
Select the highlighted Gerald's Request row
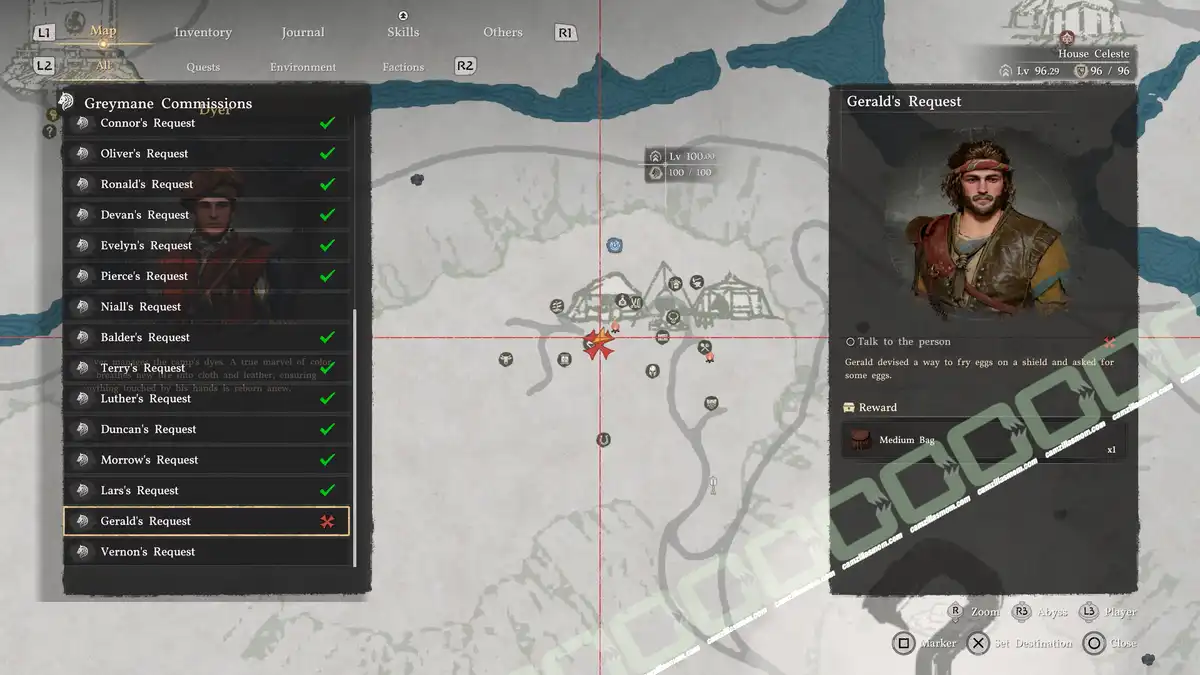click(207, 521)
